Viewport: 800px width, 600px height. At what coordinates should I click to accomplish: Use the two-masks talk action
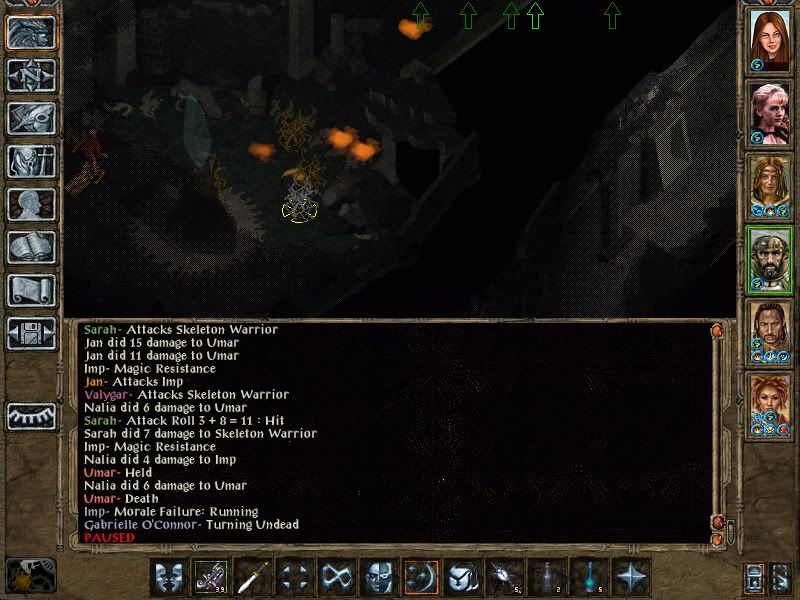click(170, 577)
